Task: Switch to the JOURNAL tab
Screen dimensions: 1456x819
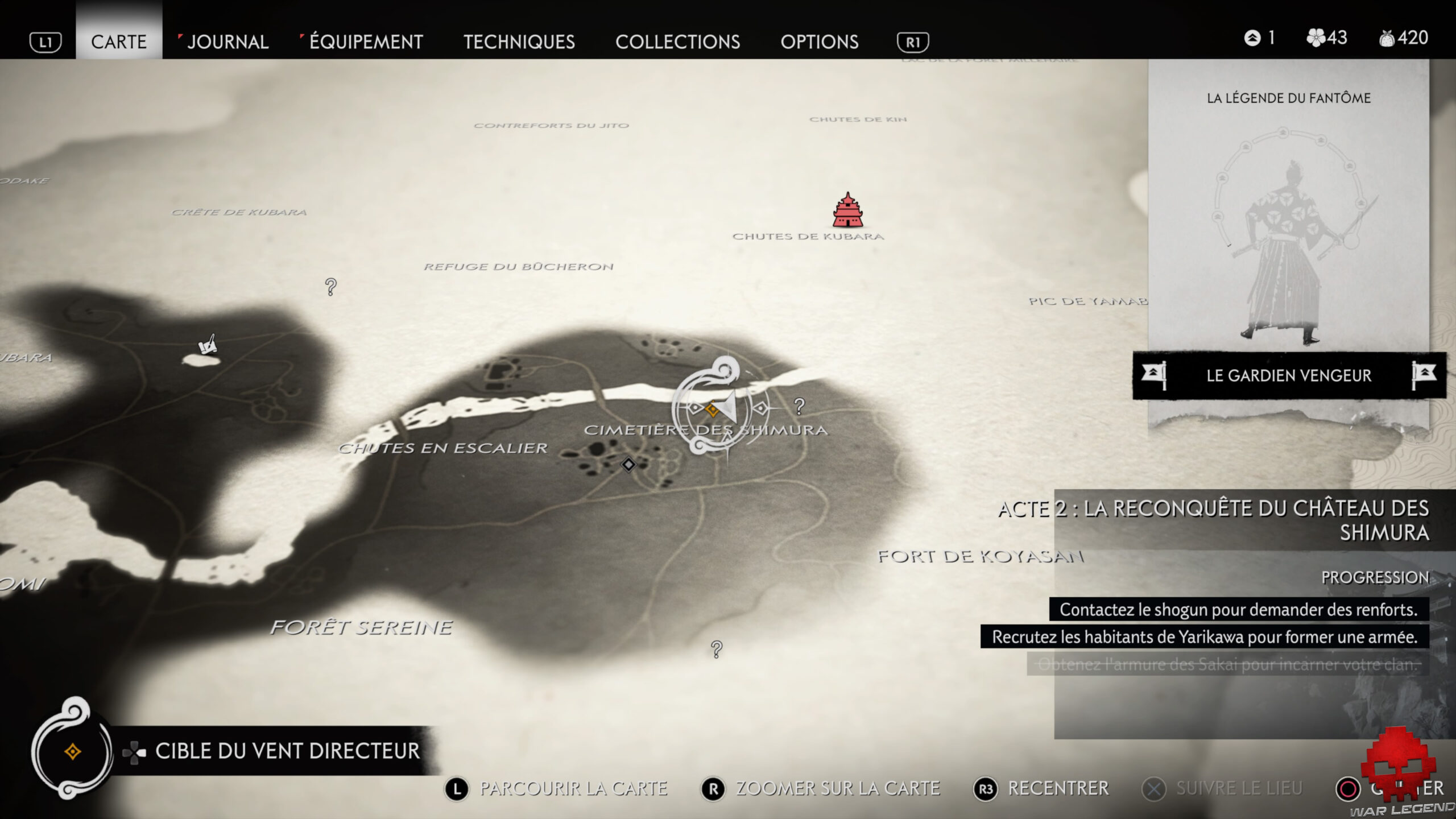Action: pos(227,42)
